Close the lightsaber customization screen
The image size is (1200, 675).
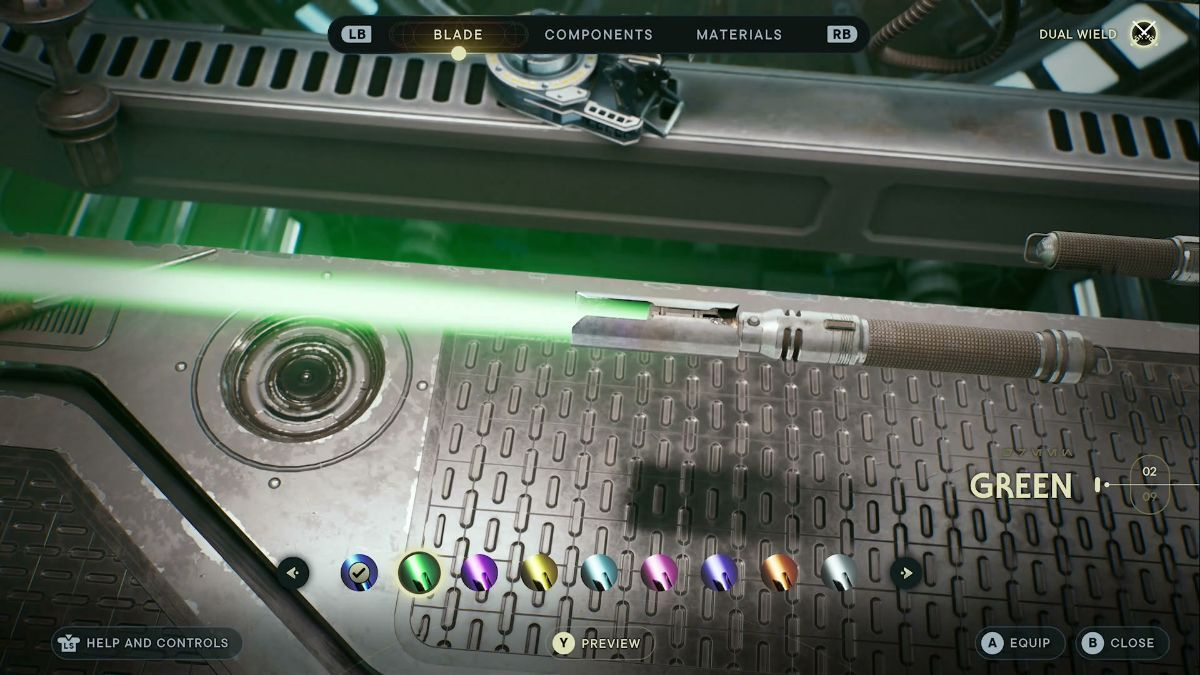coord(1121,643)
